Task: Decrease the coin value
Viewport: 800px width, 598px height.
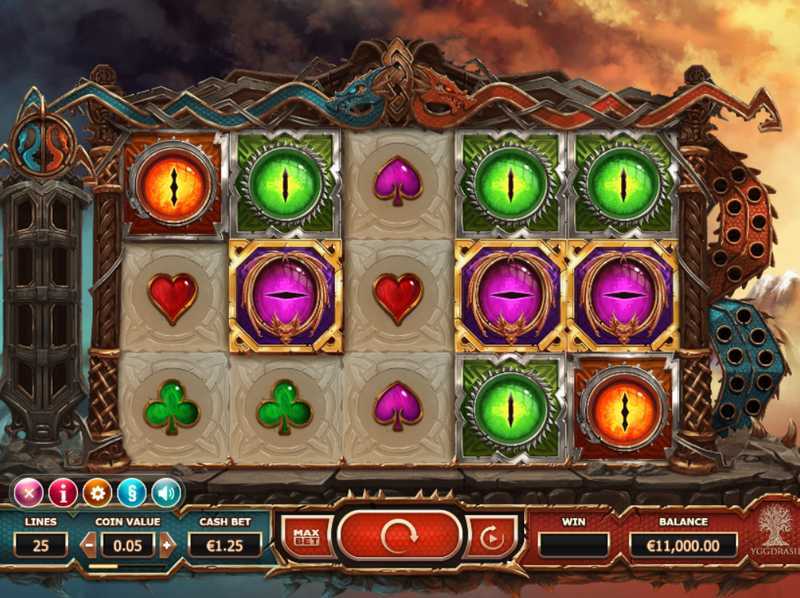Action: point(88,545)
